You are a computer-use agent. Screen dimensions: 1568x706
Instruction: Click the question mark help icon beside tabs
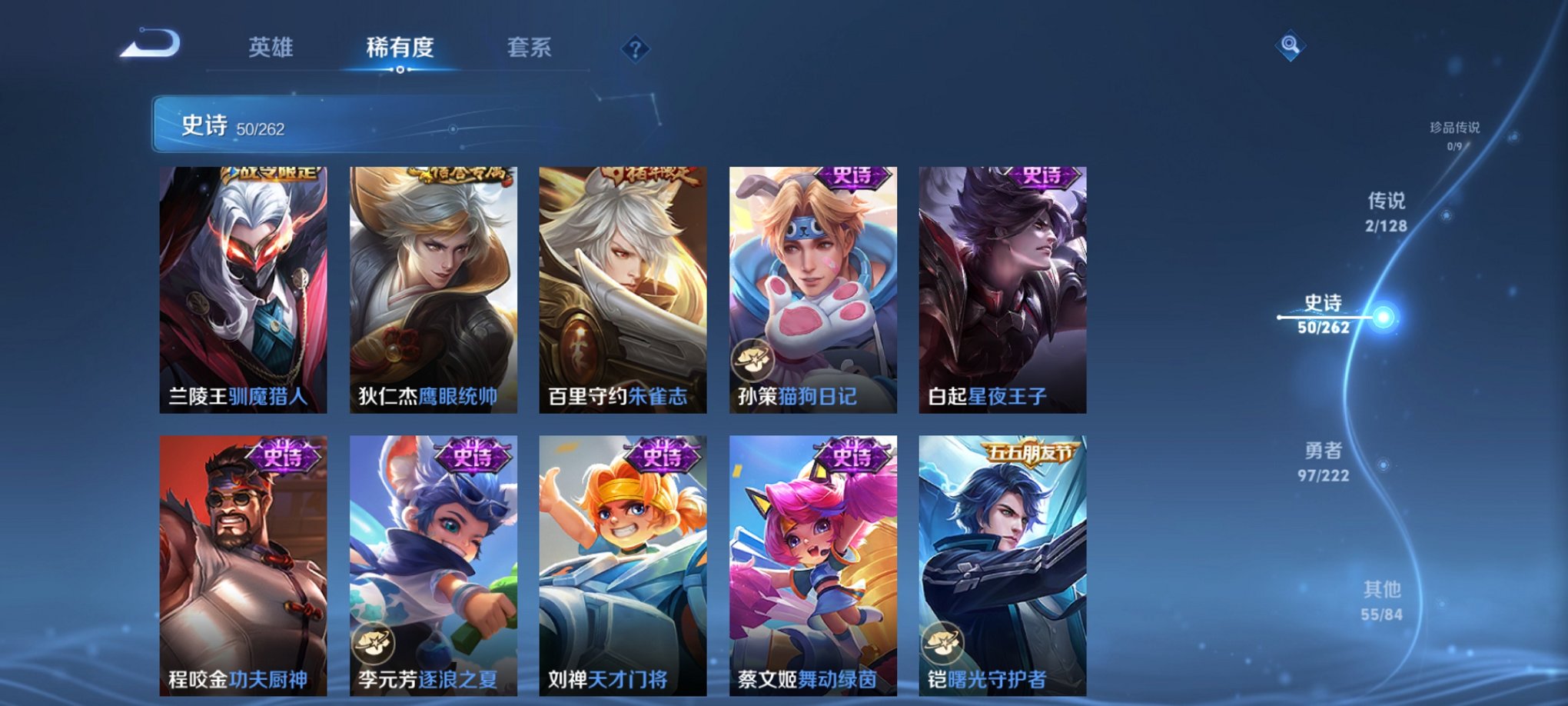[x=635, y=48]
